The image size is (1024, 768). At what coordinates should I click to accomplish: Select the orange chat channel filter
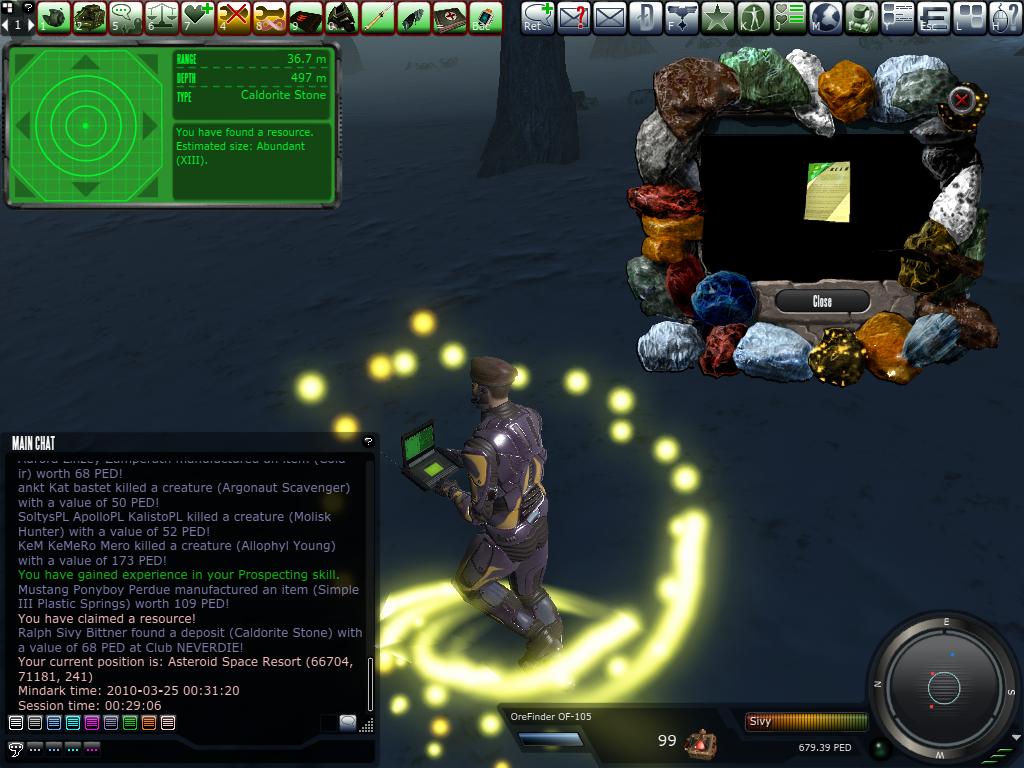click(149, 723)
